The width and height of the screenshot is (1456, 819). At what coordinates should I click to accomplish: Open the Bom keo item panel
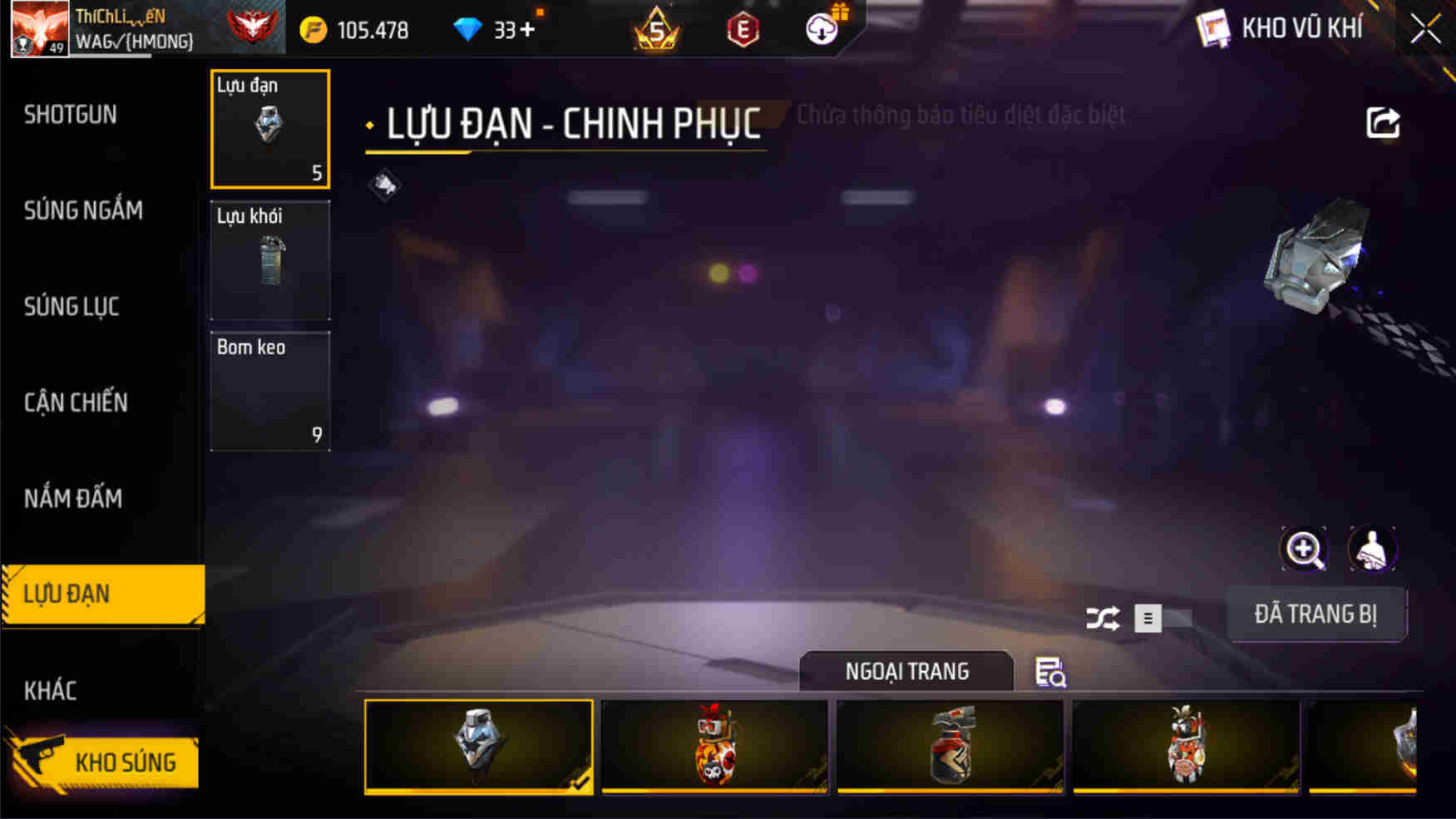269,391
